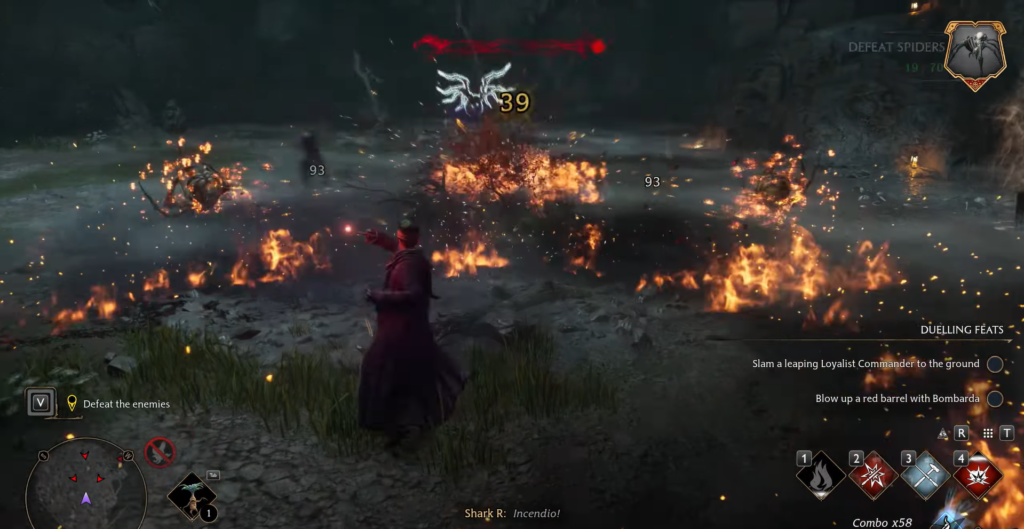Click the Loyalist Commander duelling feat circle
The height and width of the screenshot is (529, 1024).
[x=994, y=364]
